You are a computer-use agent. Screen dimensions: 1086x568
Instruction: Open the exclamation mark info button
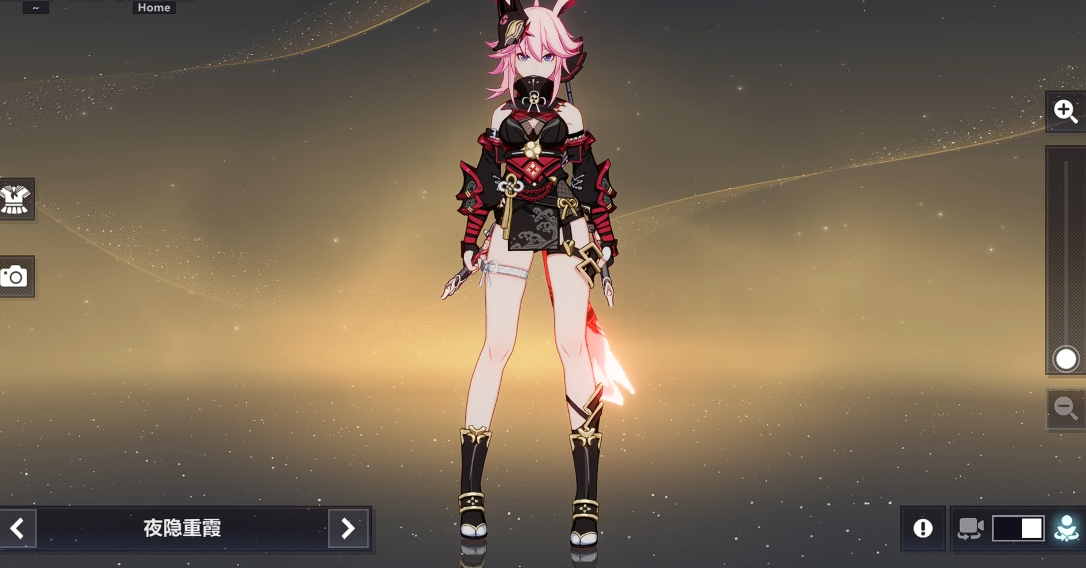[923, 528]
